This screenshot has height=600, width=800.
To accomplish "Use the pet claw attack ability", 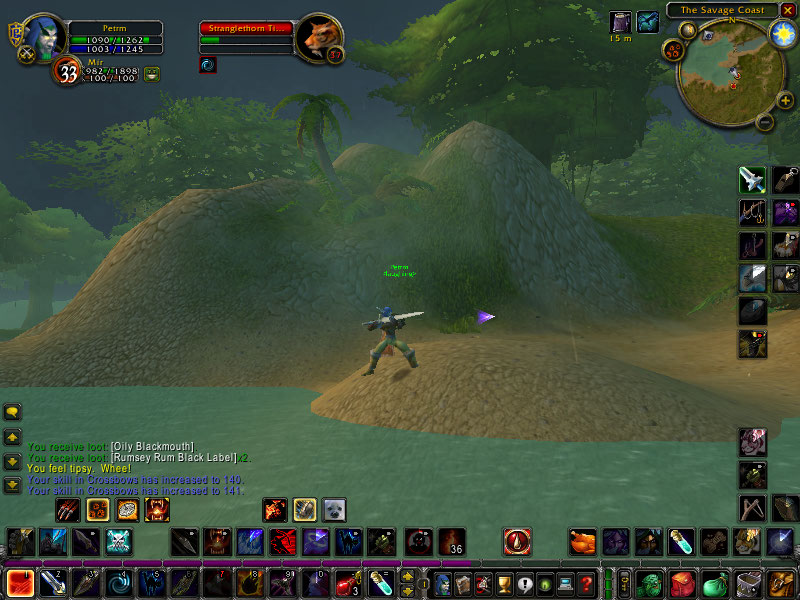I will pos(69,510).
